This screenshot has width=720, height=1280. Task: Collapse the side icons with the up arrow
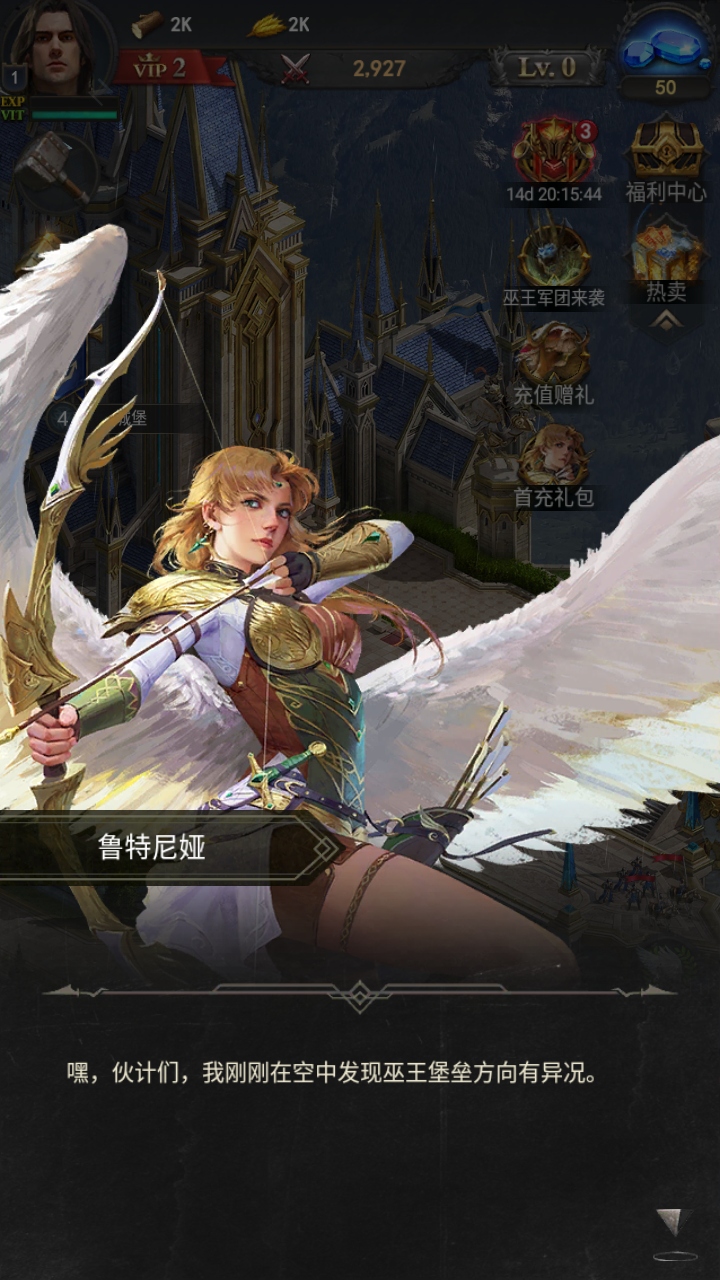click(666, 319)
